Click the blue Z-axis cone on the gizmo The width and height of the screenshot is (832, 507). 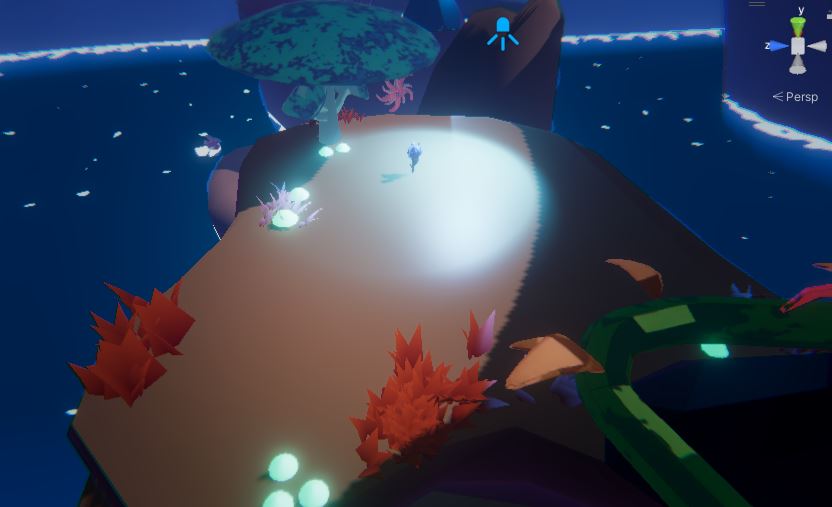779,46
